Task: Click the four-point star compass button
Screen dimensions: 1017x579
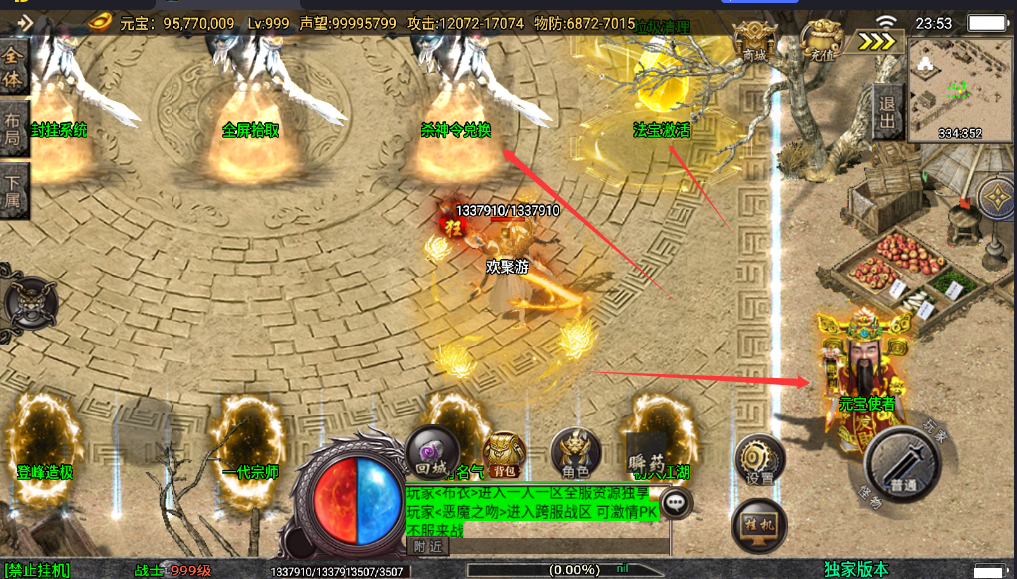Action: pyautogui.click(x=995, y=199)
